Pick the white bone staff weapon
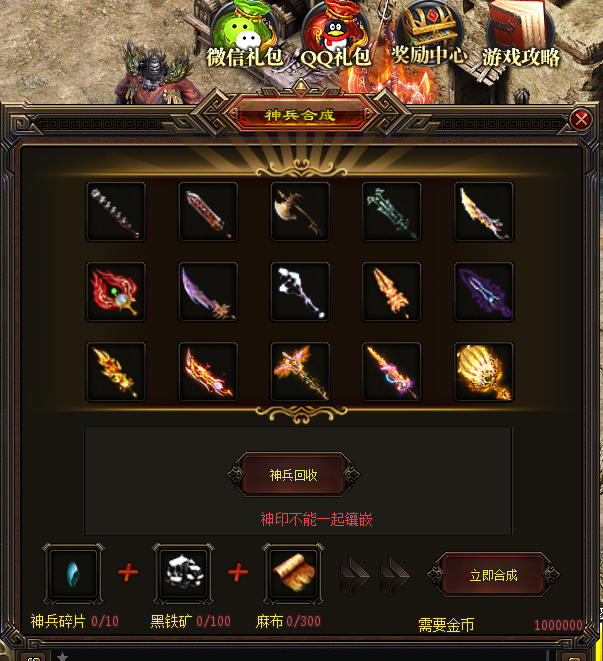Screen dimensions: 603x661 [x=300, y=292]
